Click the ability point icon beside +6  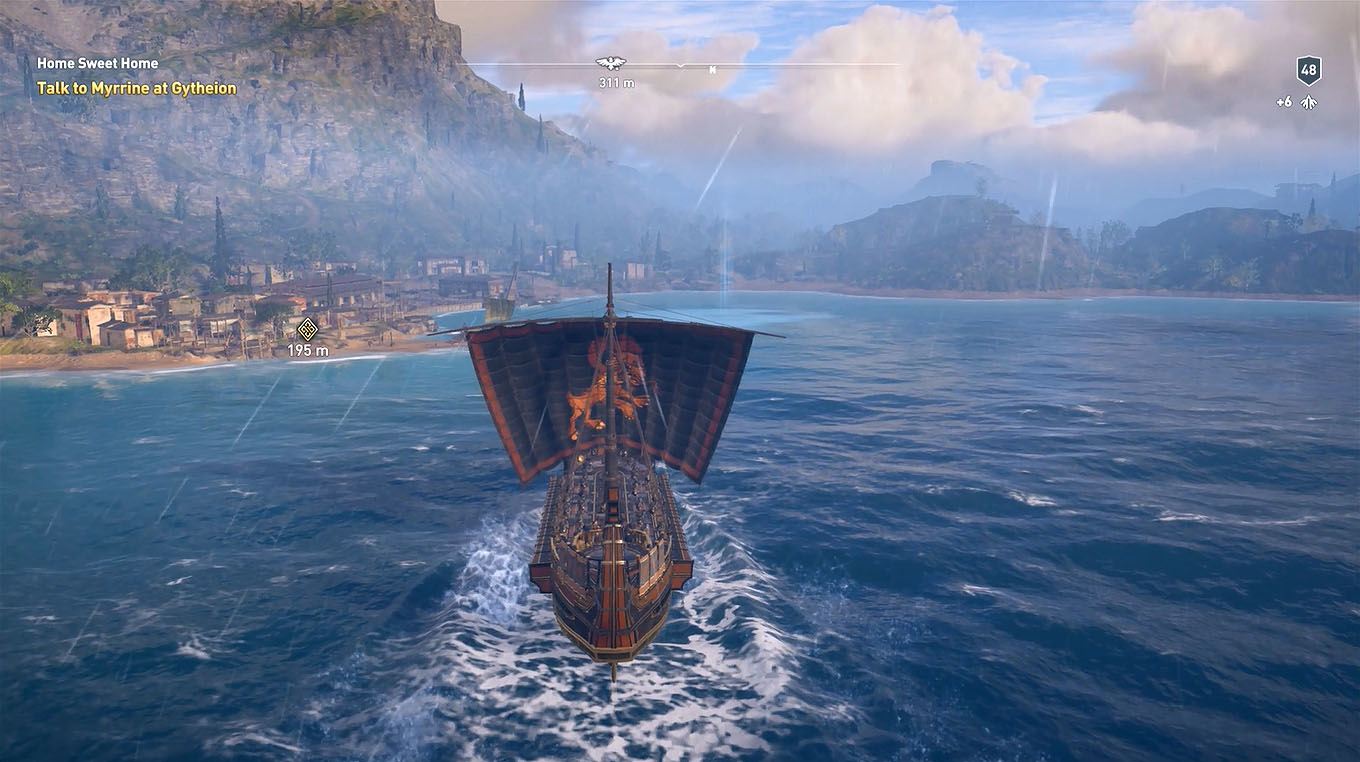pyautogui.click(x=1308, y=100)
